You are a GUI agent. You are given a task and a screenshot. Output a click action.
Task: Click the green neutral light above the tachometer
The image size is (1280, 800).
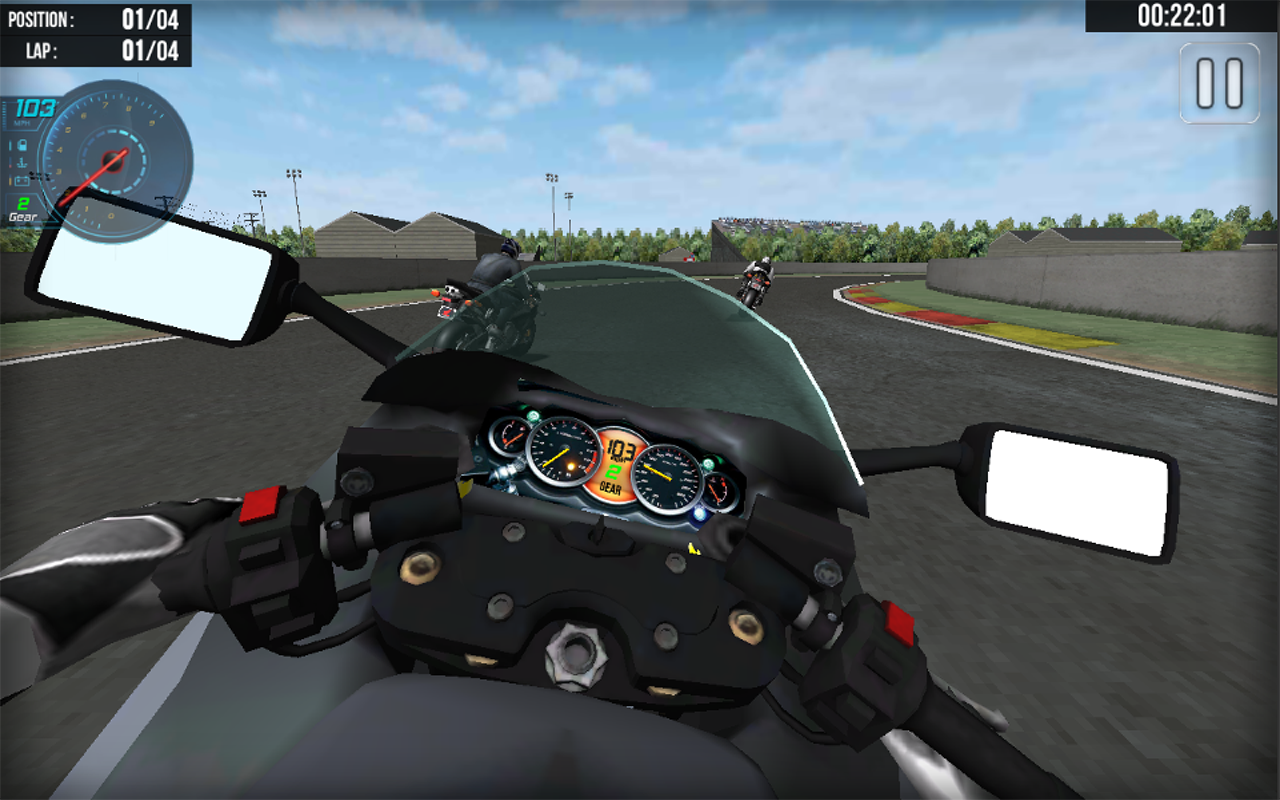tap(532, 414)
